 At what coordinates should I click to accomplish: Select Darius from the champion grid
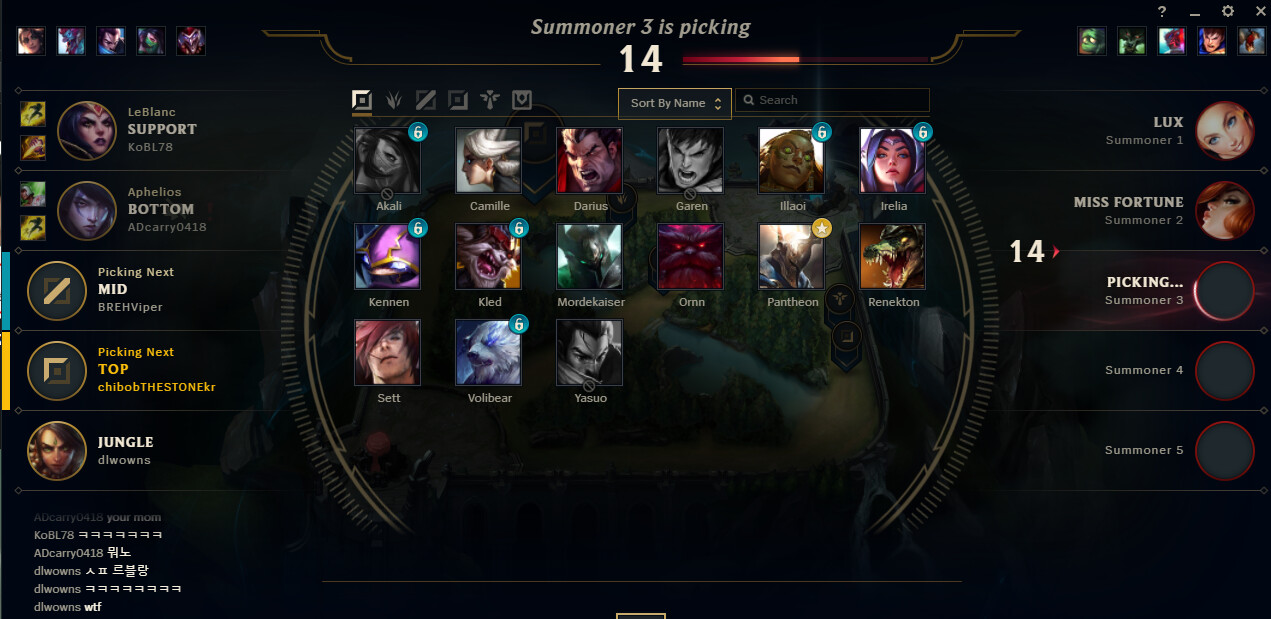[x=590, y=160]
